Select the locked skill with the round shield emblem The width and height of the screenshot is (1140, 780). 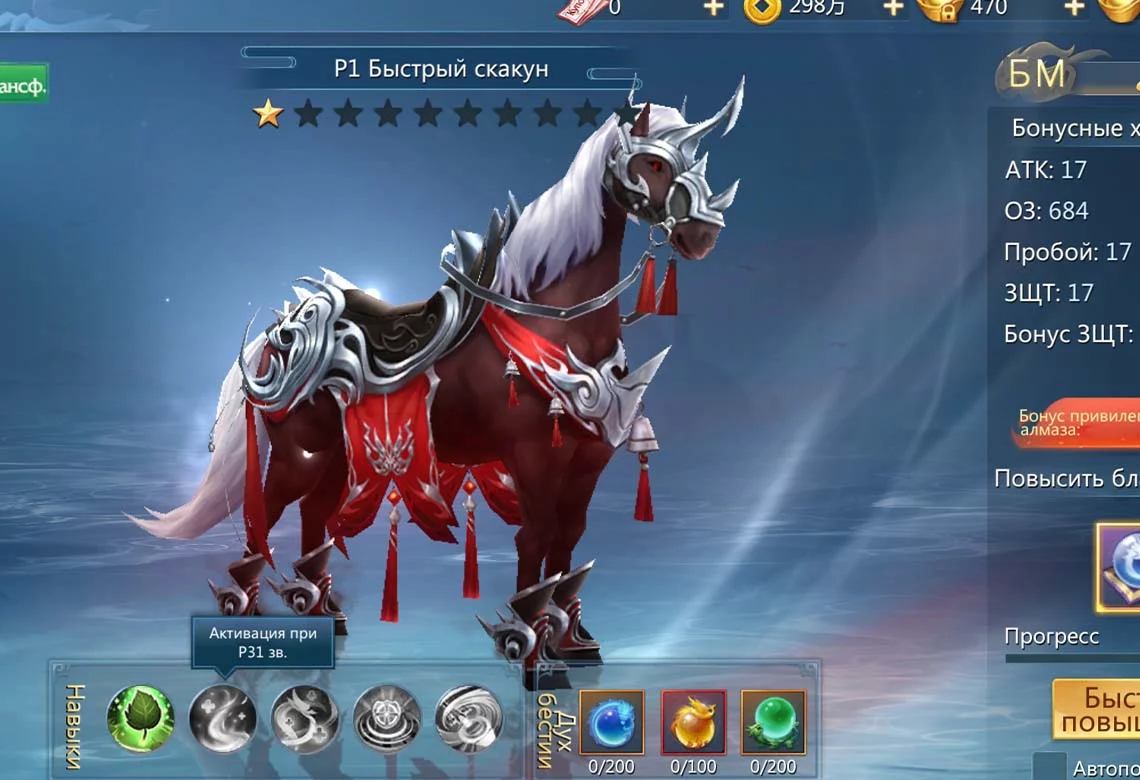[386, 717]
